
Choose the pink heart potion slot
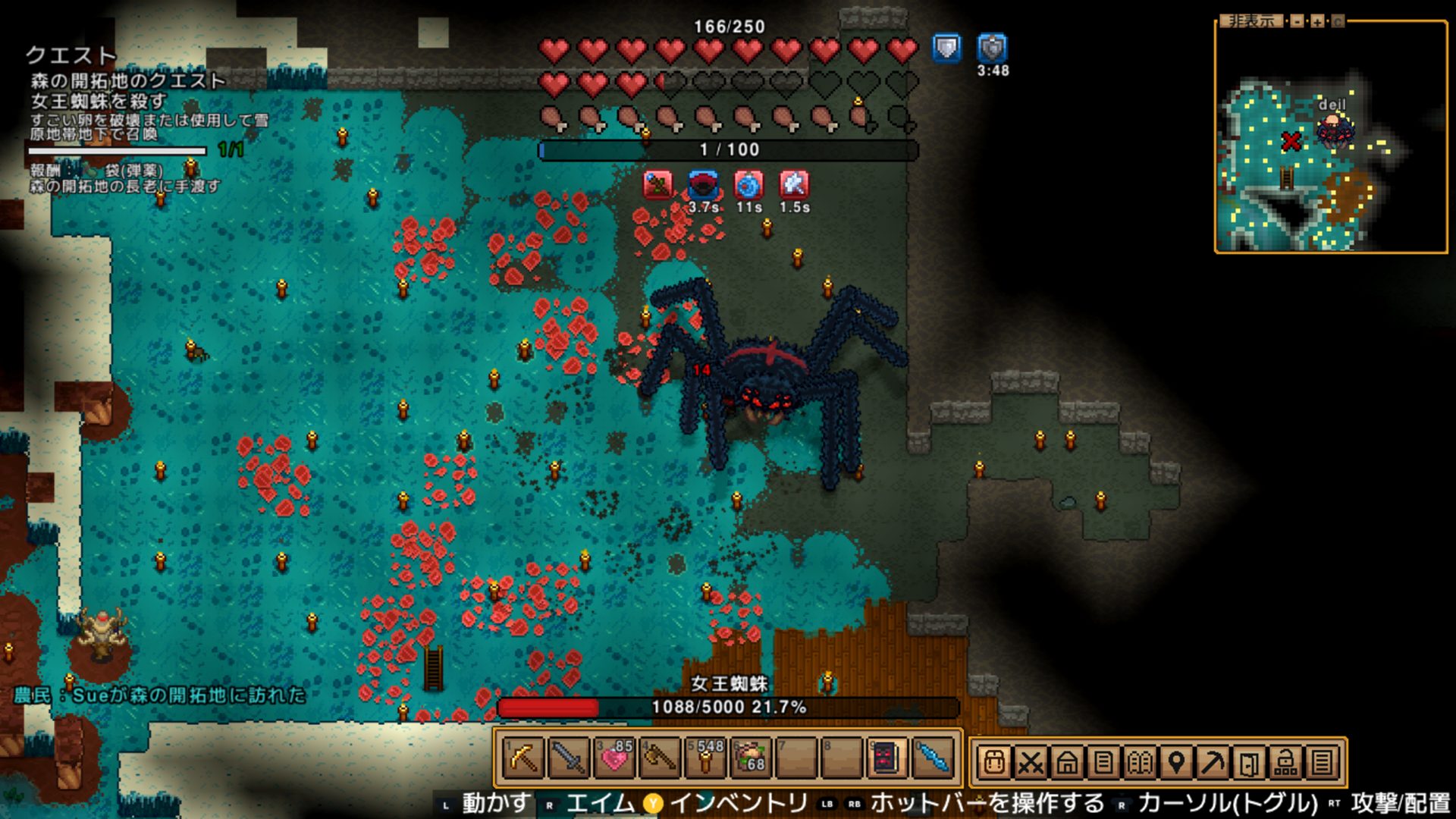(614, 759)
